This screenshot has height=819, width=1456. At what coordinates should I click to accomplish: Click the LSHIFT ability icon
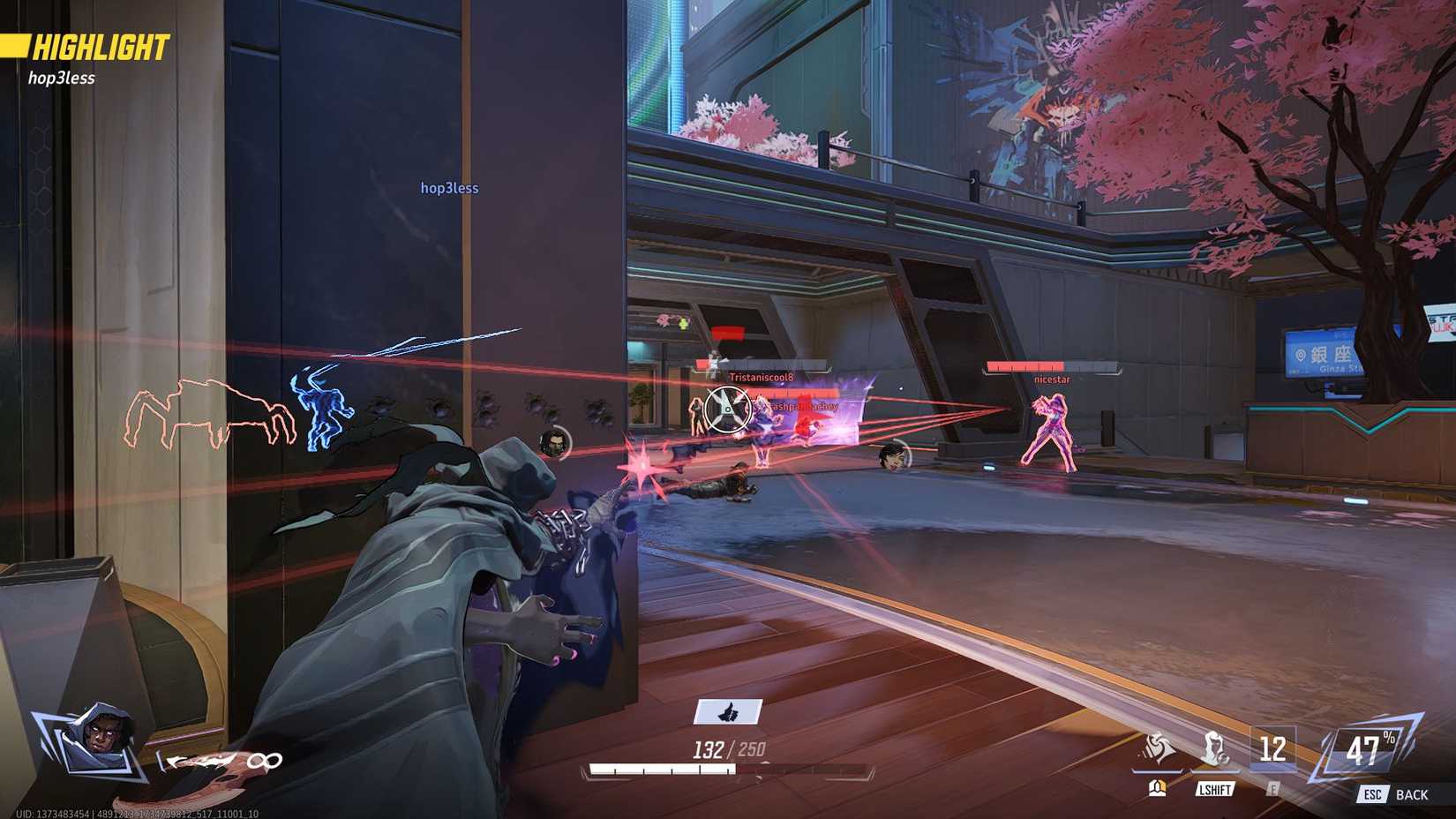[x=1216, y=746]
